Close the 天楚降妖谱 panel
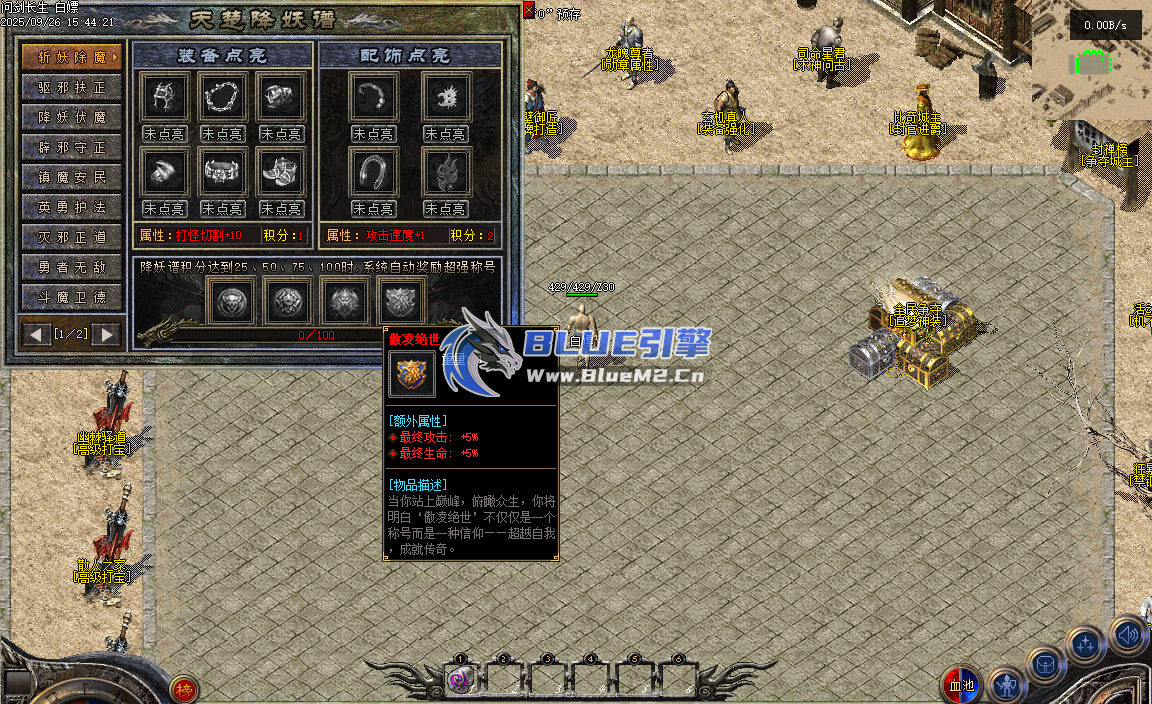The height and width of the screenshot is (704, 1152). click(x=529, y=10)
